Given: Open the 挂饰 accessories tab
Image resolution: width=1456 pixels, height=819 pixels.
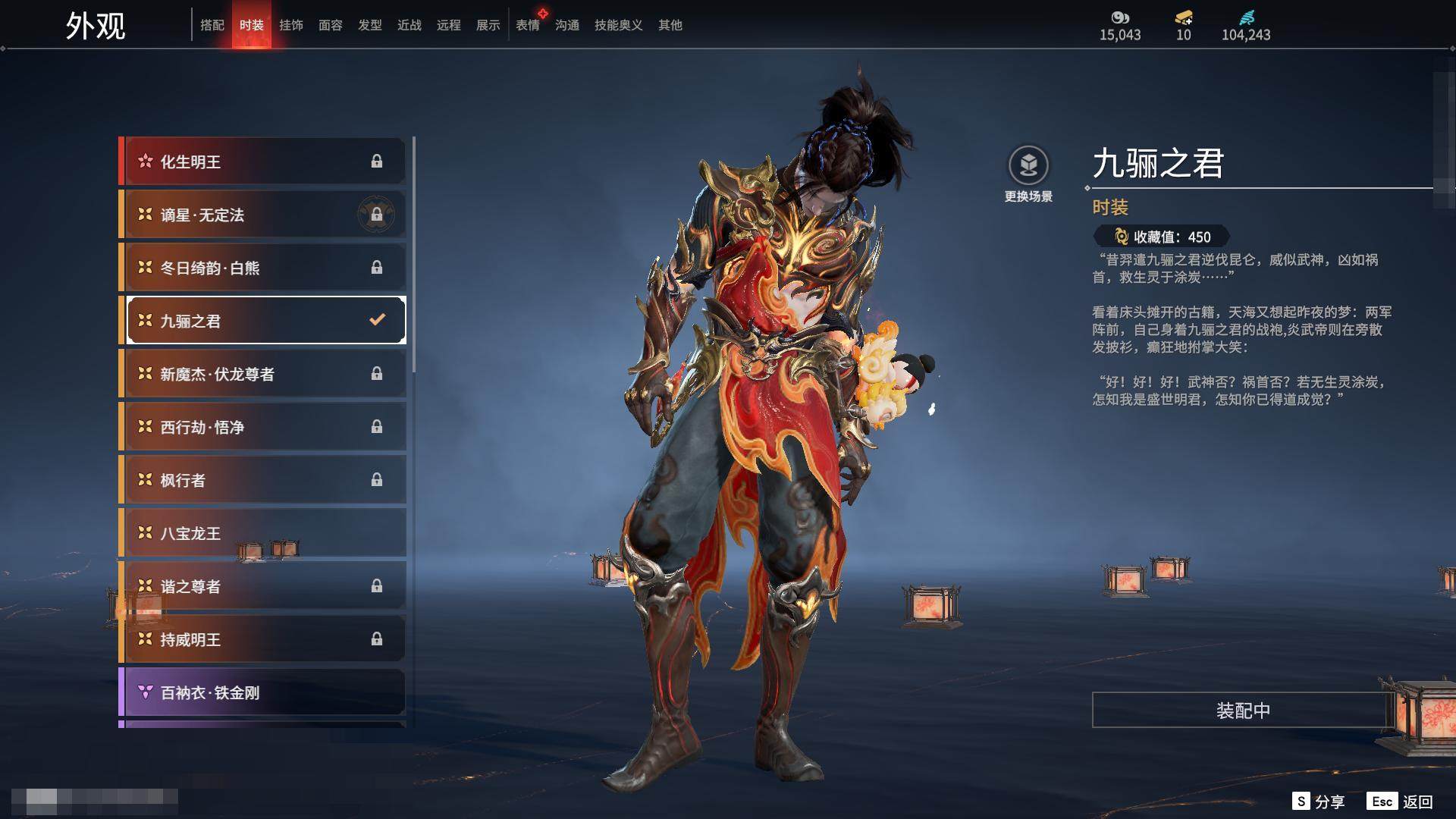Looking at the screenshot, I should pos(290,25).
